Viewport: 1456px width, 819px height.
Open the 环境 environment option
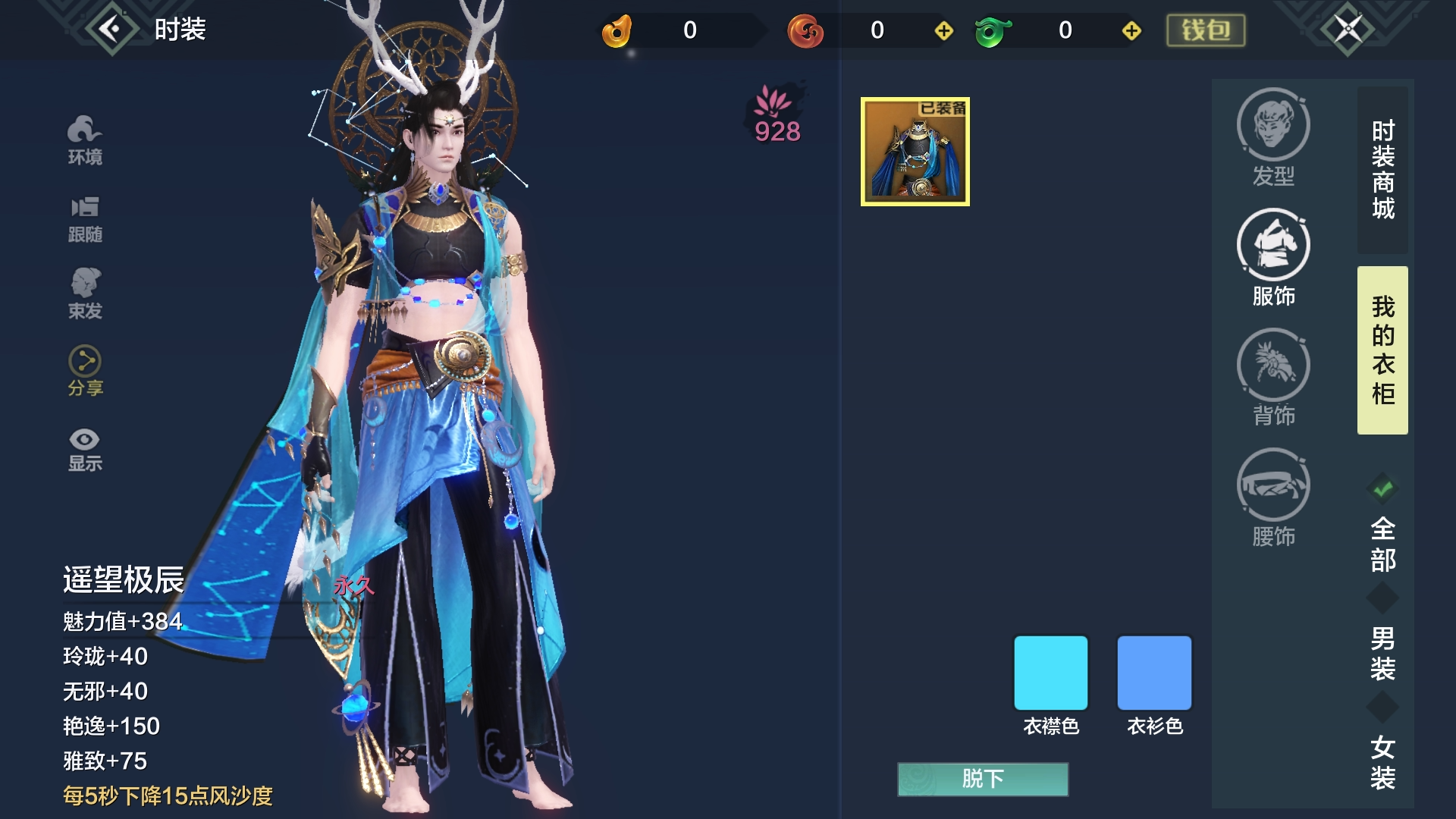point(85,141)
